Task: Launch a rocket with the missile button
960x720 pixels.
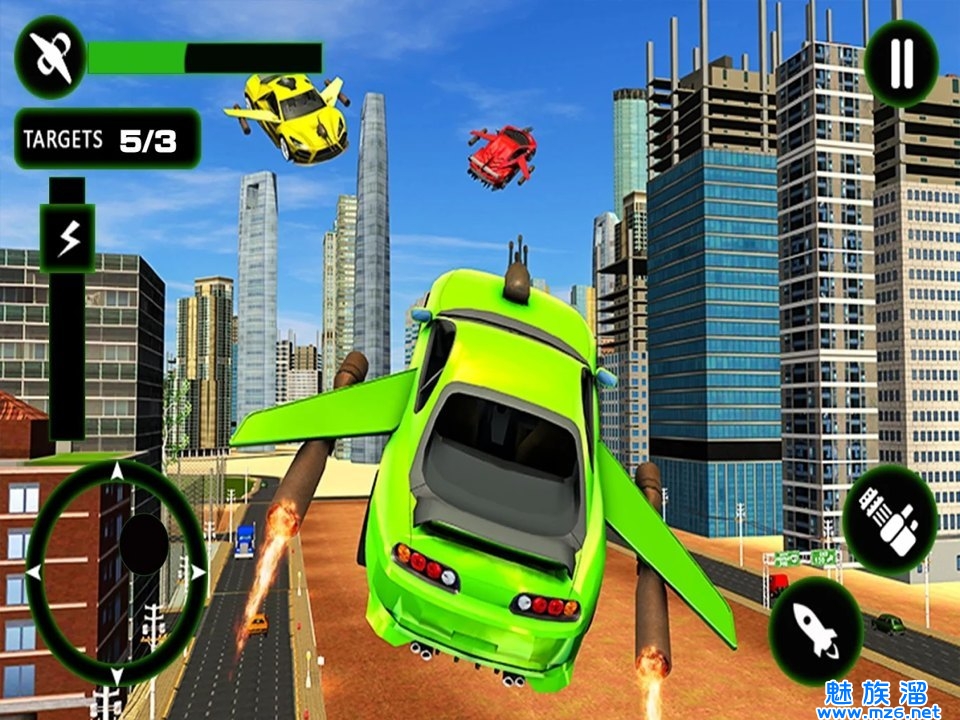Action: (x=817, y=630)
